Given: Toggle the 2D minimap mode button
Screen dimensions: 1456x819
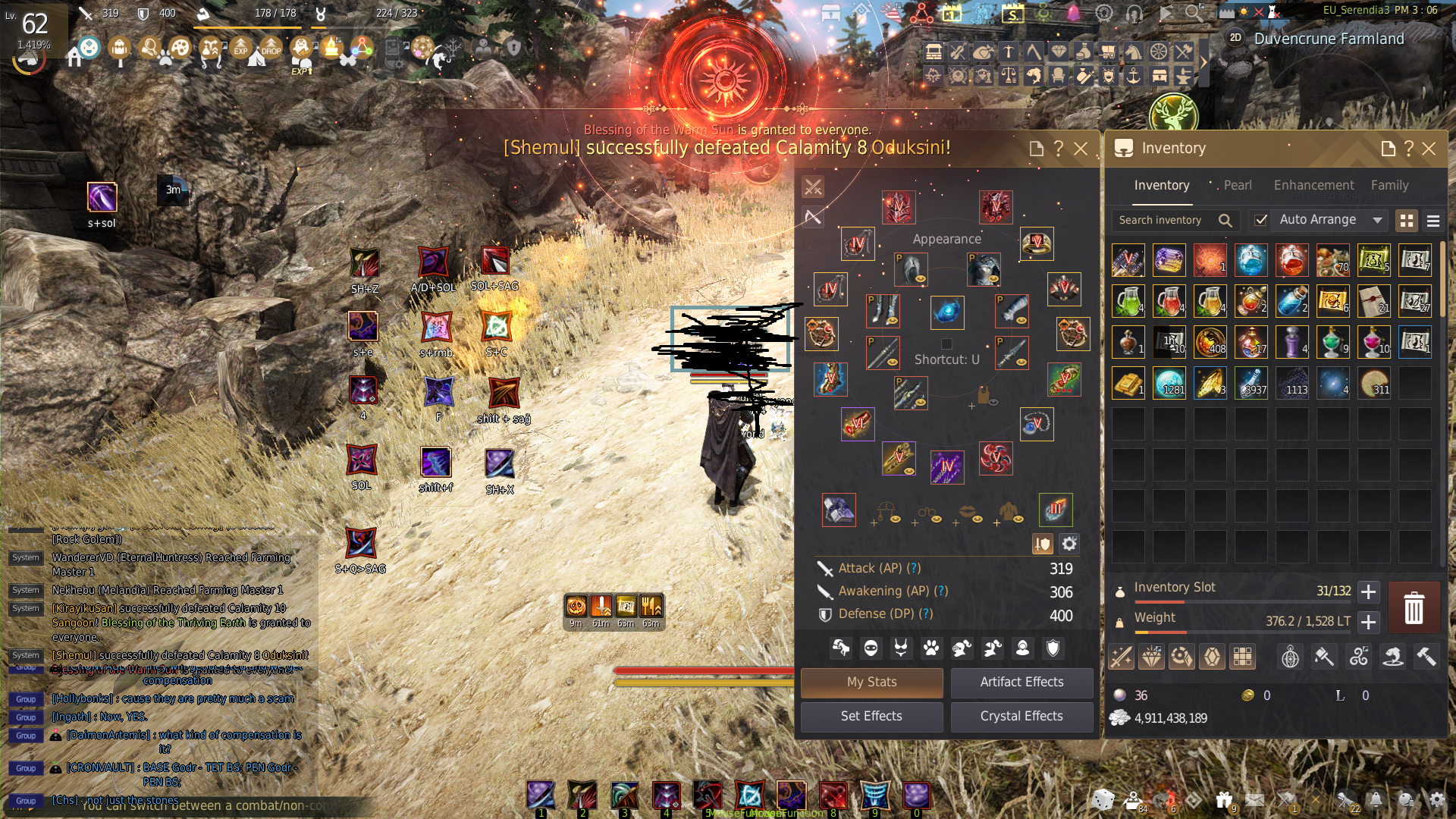Looking at the screenshot, I should (1235, 38).
